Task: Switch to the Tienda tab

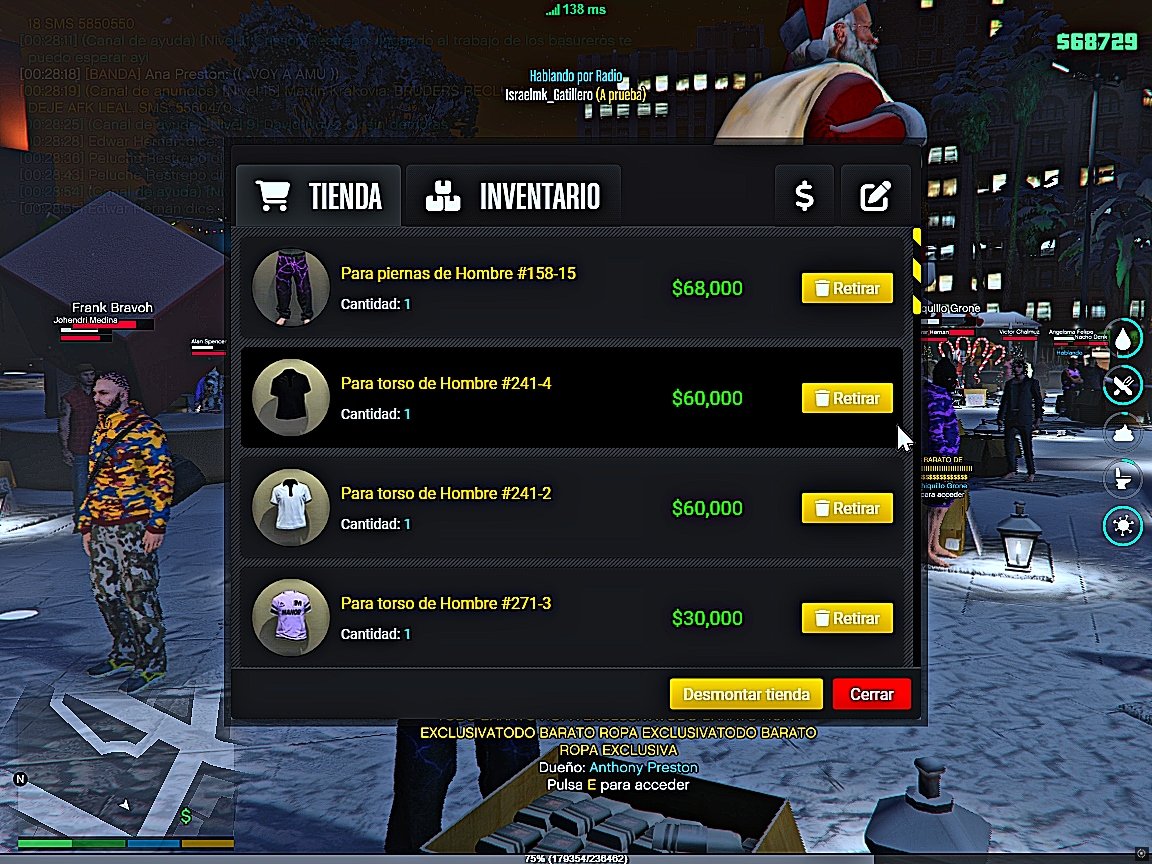Action: tap(319, 196)
